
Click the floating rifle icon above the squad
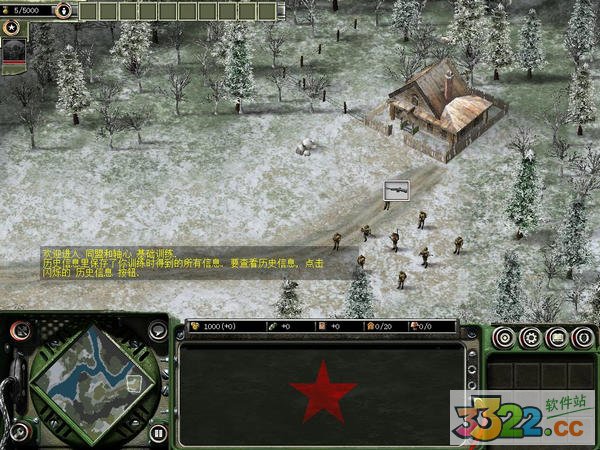(x=396, y=189)
